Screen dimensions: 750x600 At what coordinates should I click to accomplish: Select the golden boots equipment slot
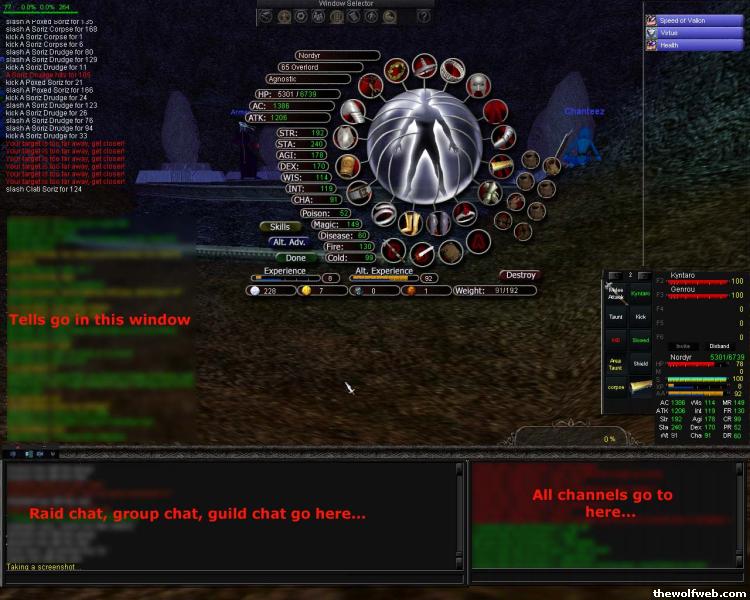(409, 223)
